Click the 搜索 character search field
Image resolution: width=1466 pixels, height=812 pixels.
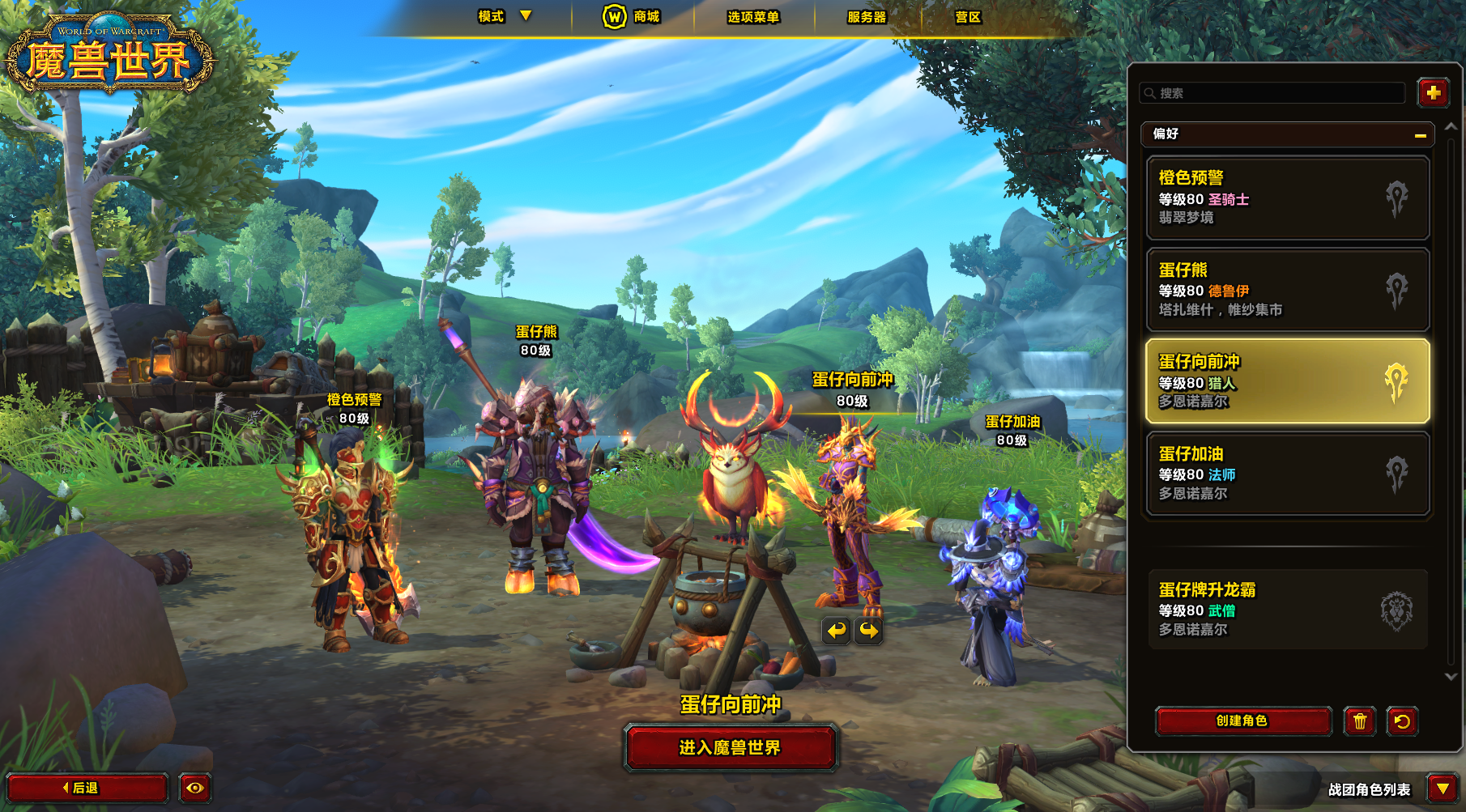1273,93
